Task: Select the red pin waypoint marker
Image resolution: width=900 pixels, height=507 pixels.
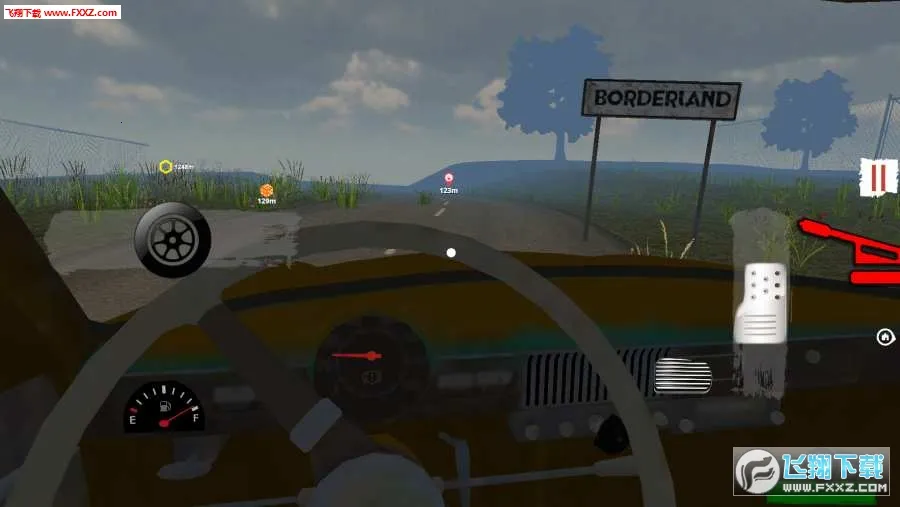Action: tap(449, 178)
